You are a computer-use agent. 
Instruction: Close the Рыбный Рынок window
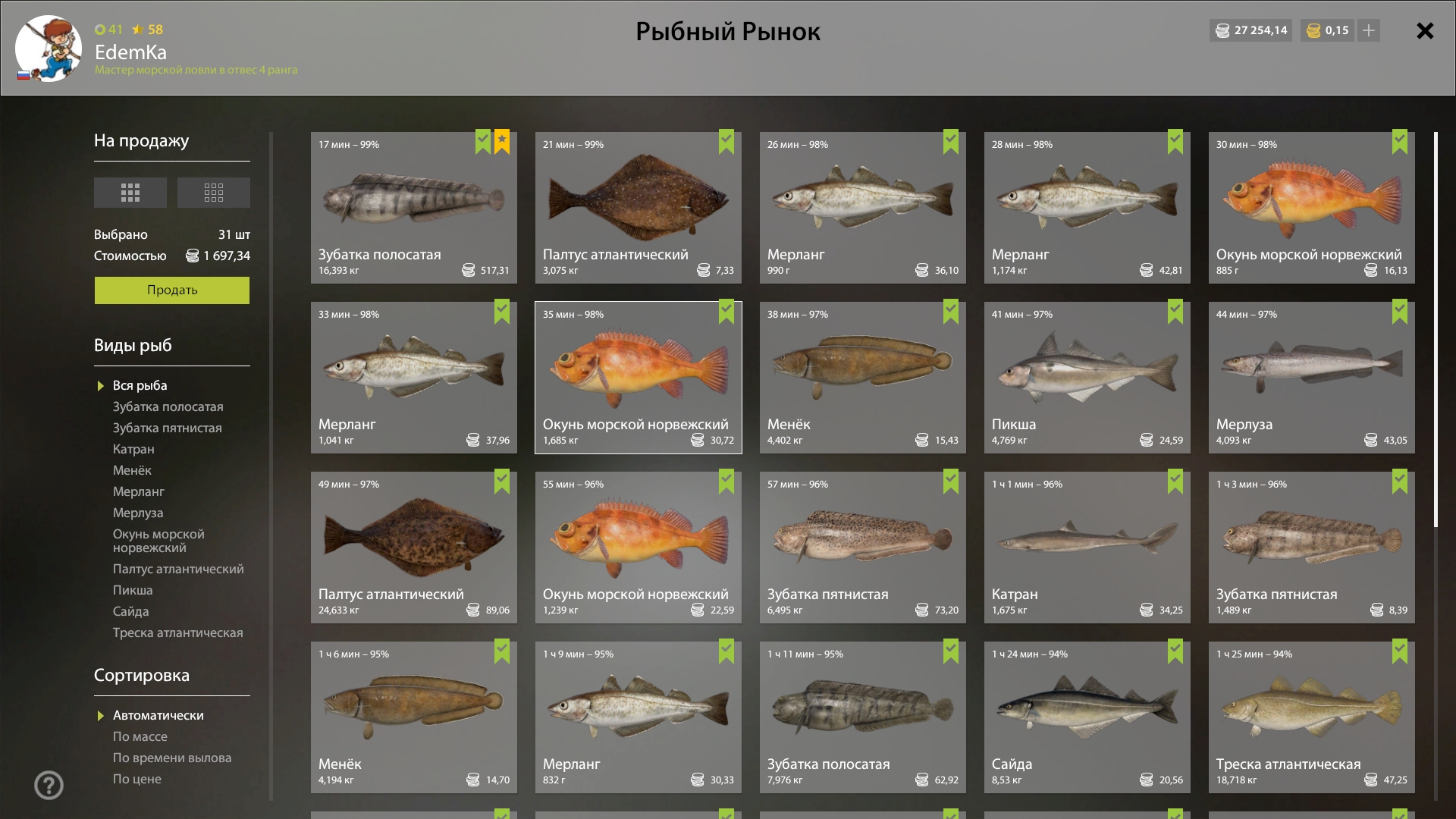point(1425,31)
